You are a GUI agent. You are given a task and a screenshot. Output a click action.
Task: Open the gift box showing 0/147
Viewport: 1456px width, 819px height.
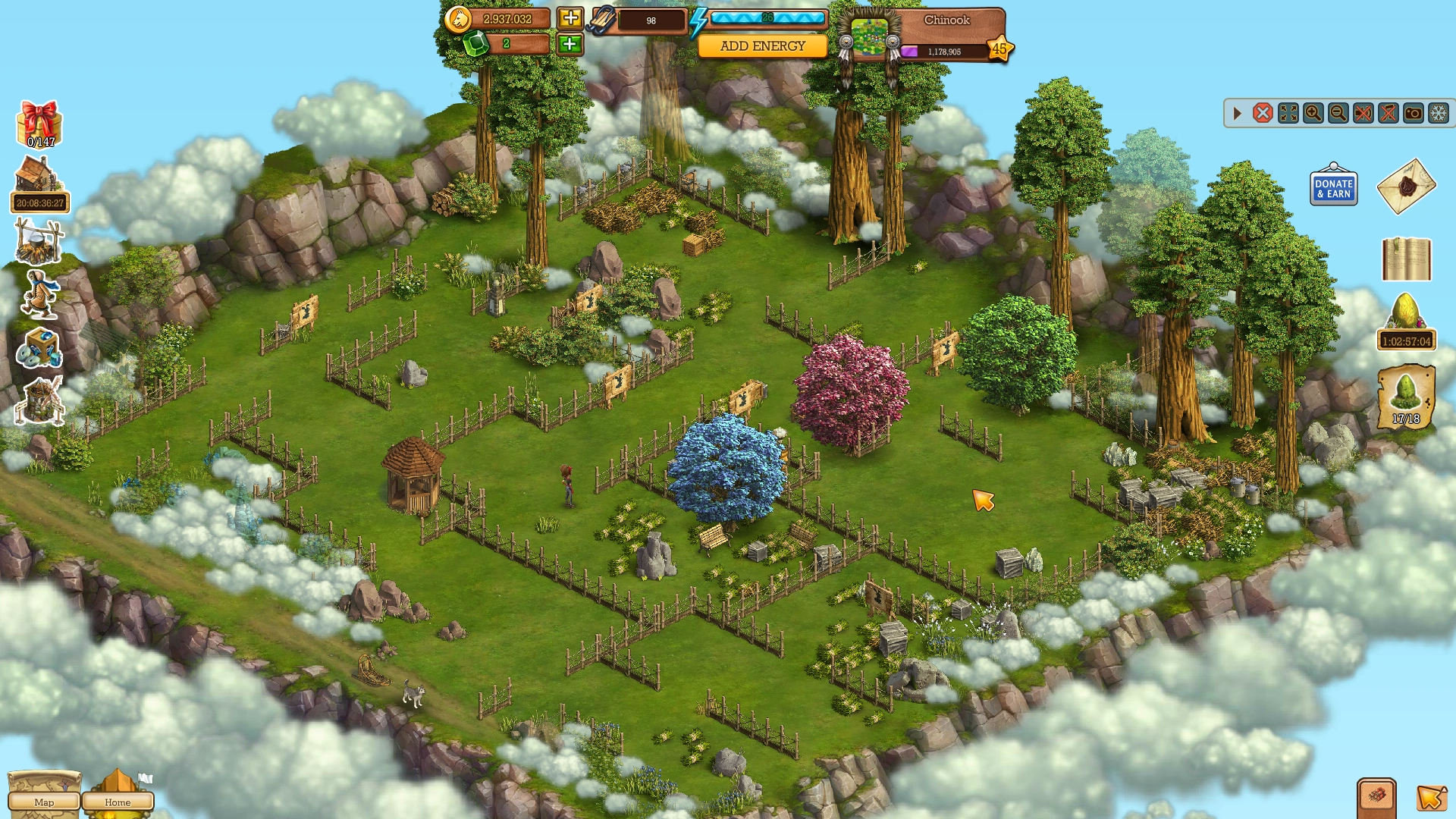(x=39, y=123)
